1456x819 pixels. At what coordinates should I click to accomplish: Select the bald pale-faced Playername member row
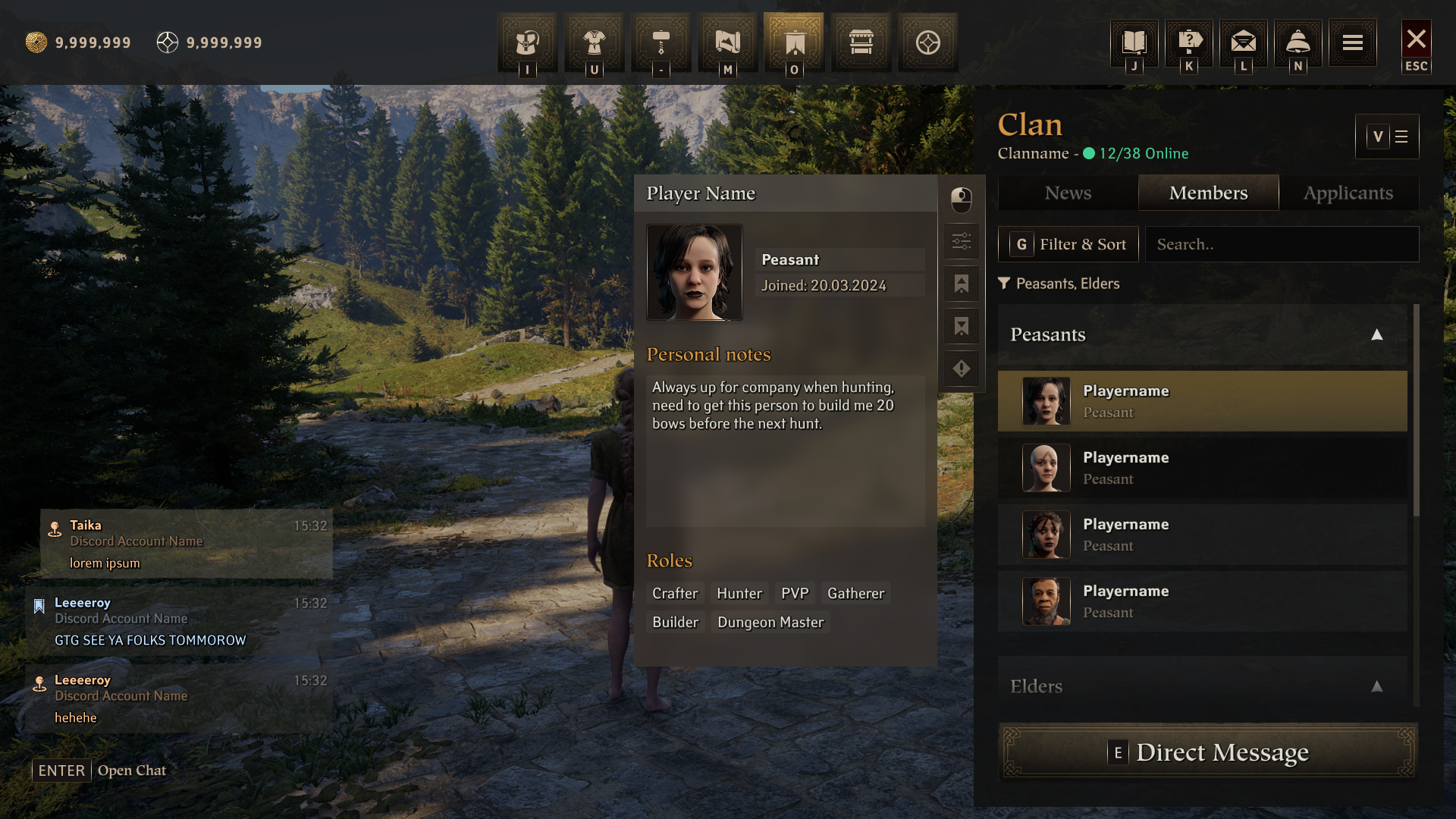[x=1202, y=468]
